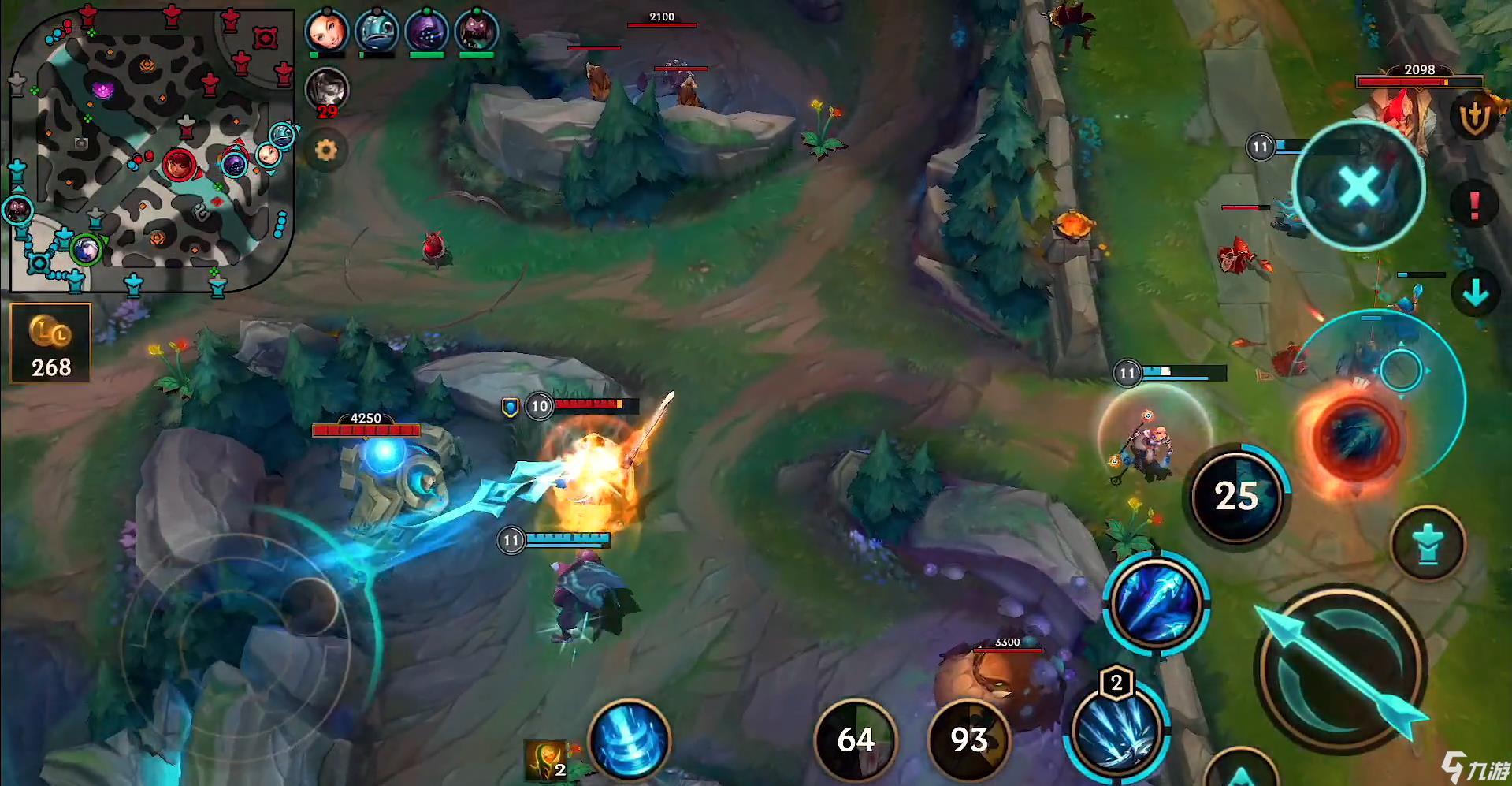Select the red-haired woman ally portrait
Viewport: 1512px width, 786px height.
(326, 31)
